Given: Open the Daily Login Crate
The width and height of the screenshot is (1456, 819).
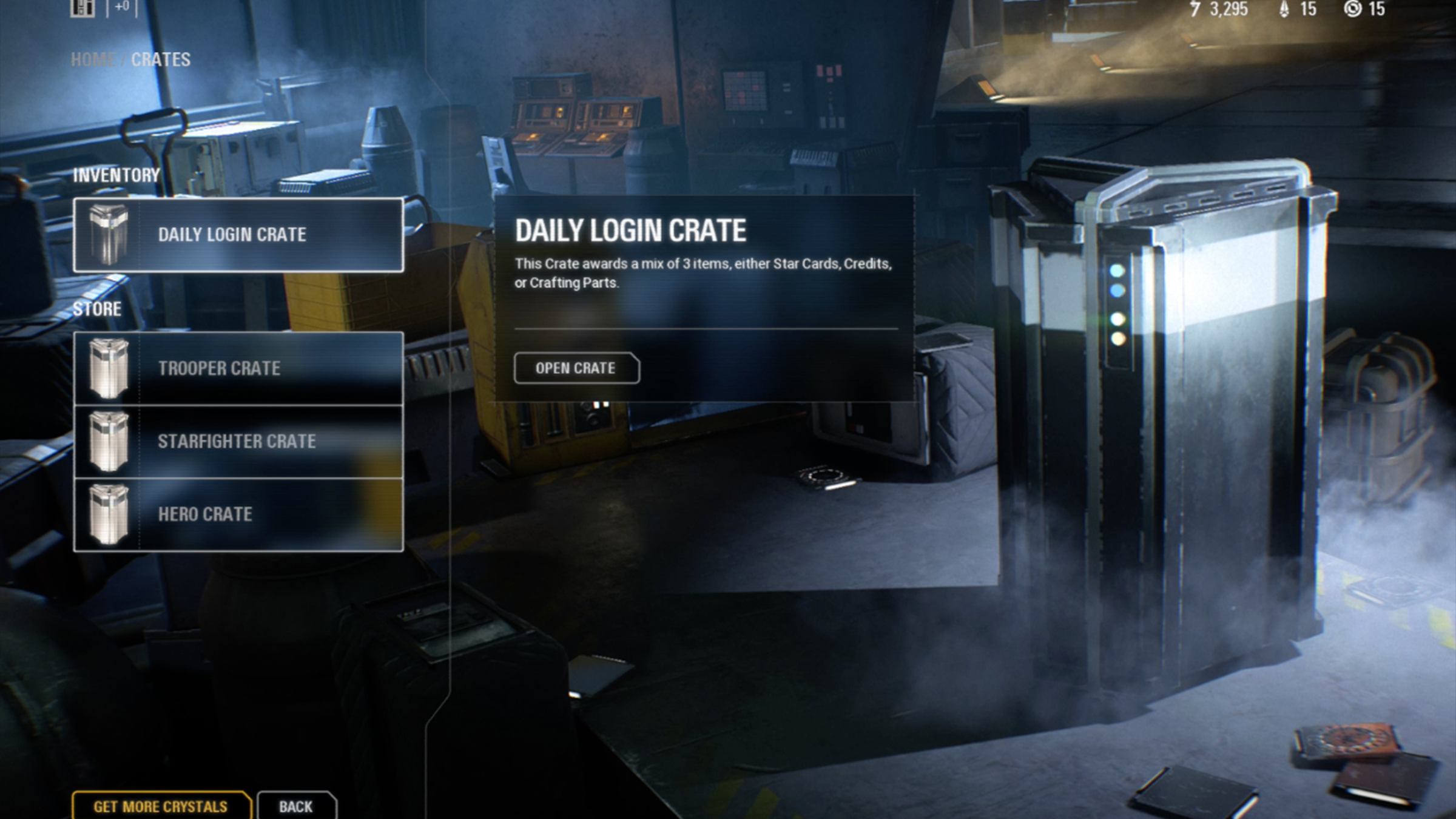Looking at the screenshot, I should pos(576,368).
